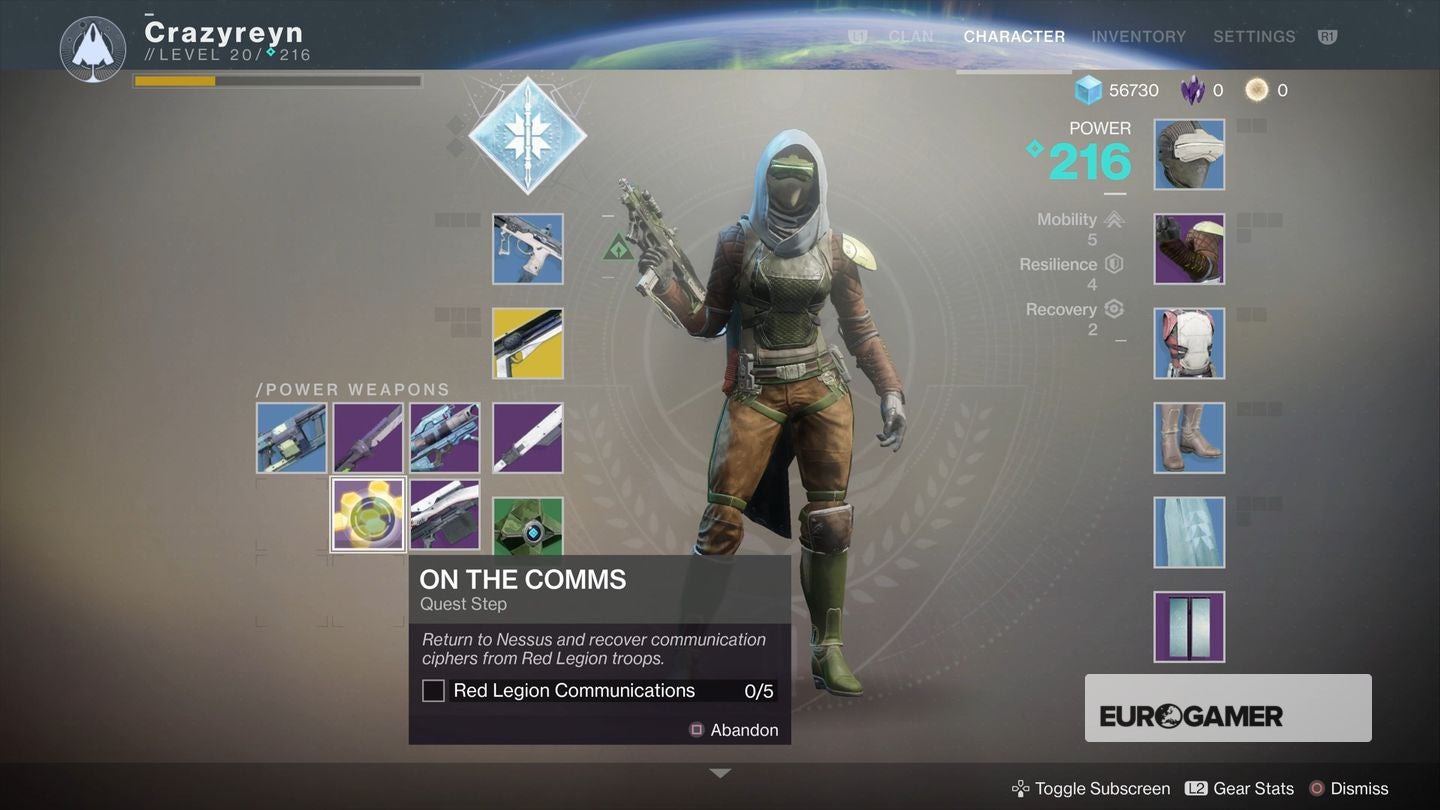Screen dimensions: 1440x810
Task: Expand the subscreen via bottom chevron
Action: coord(720,772)
